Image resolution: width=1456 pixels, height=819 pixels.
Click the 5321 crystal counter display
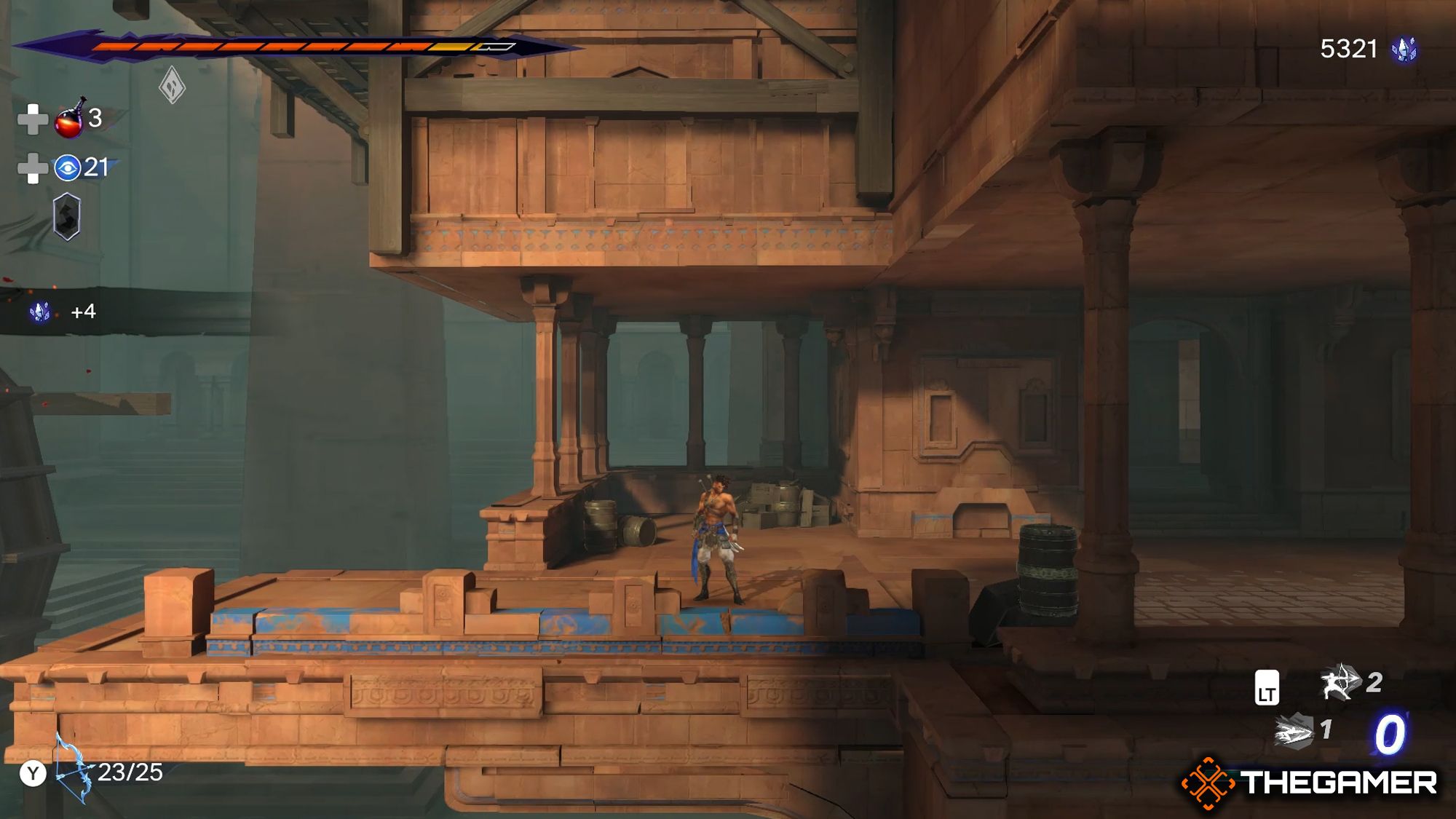click(1350, 50)
